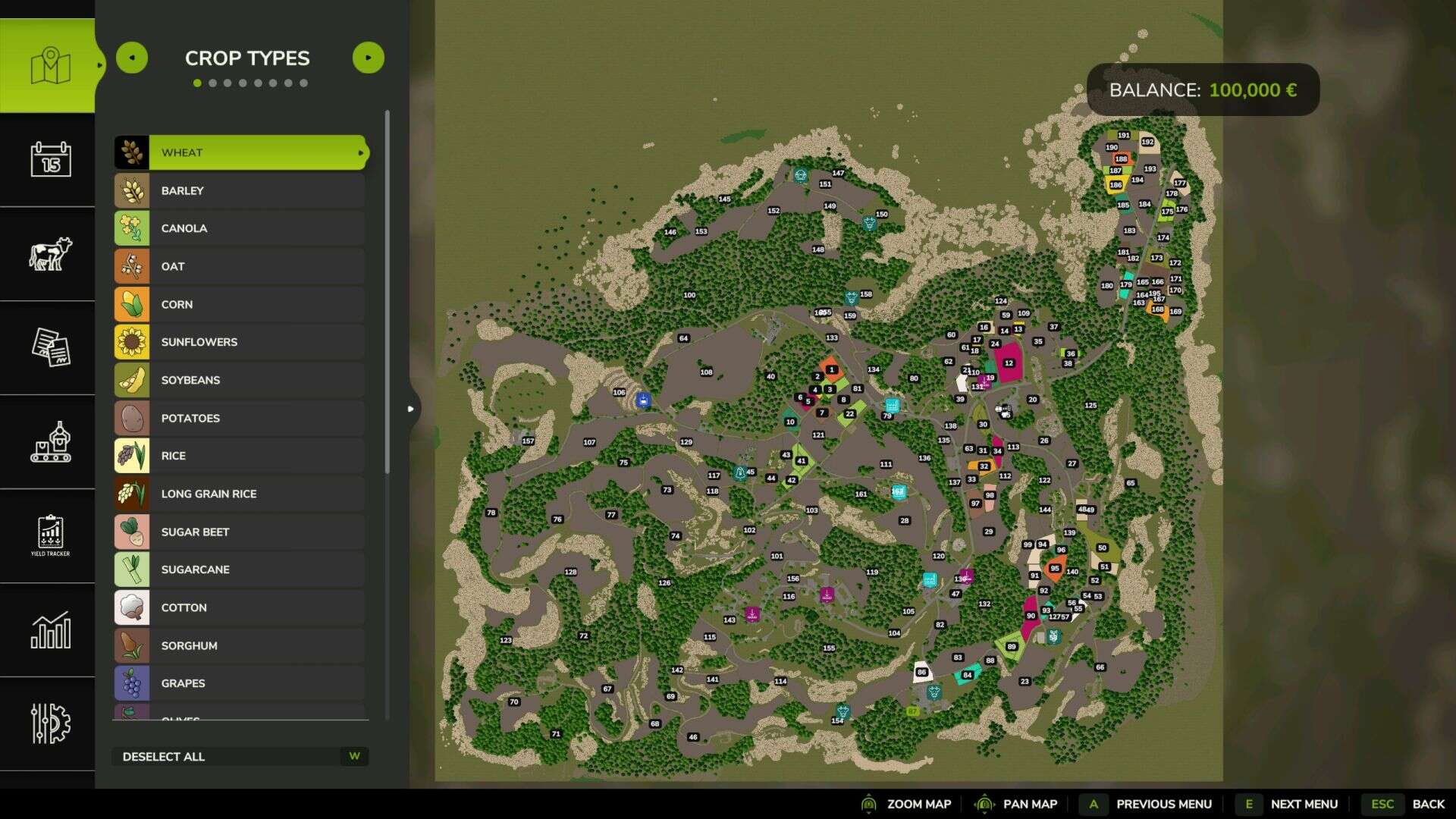Image resolution: width=1456 pixels, height=819 pixels.
Task: Open the Yield Tracker tab
Action: pyautogui.click(x=50, y=535)
